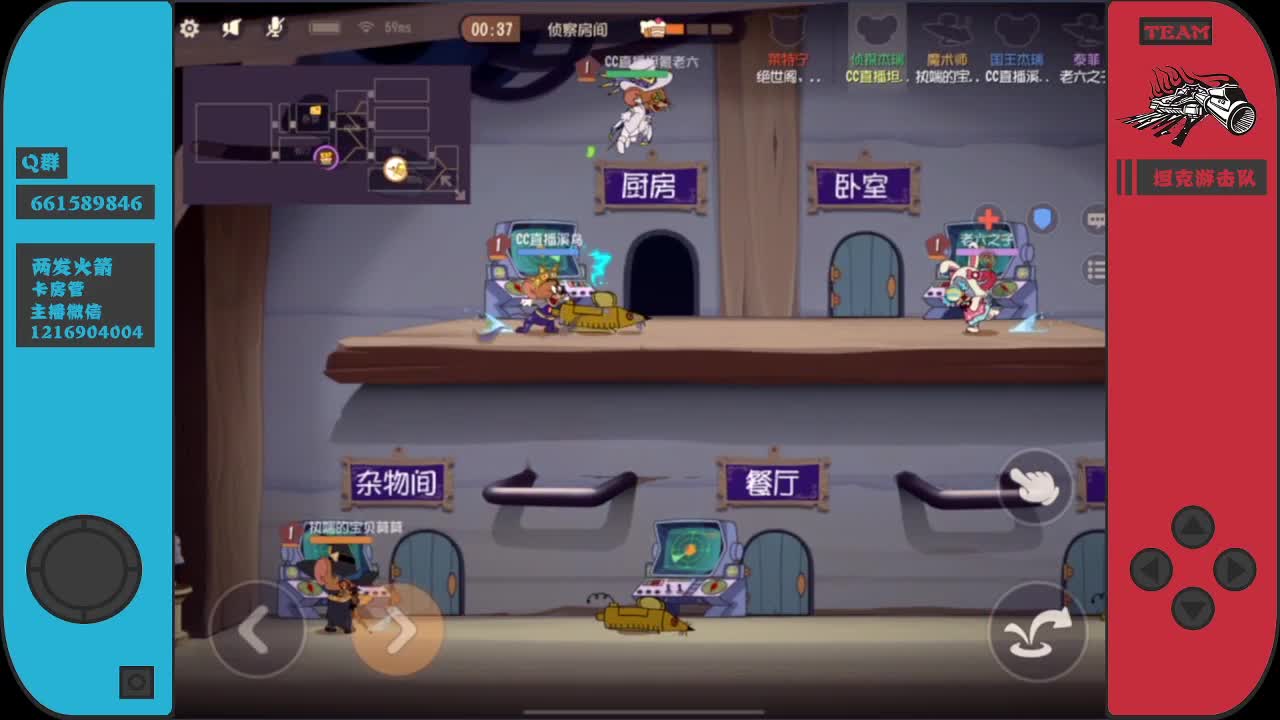Open the game settings gear

click(x=190, y=29)
